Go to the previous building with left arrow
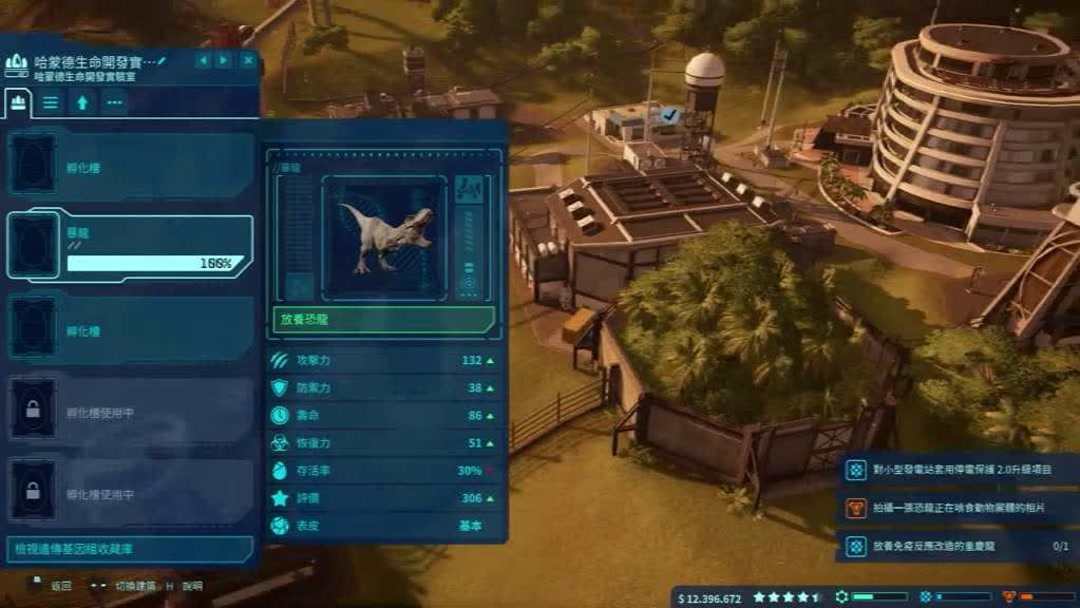Viewport: 1080px width, 608px height. click(x=203, y=61)
